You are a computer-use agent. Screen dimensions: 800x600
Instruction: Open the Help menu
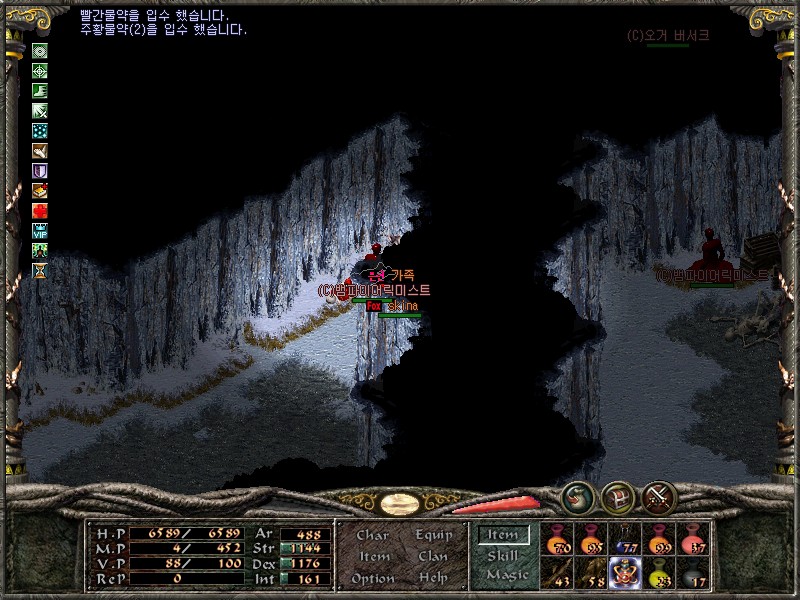pyautogui.click(x=433, y=578)
